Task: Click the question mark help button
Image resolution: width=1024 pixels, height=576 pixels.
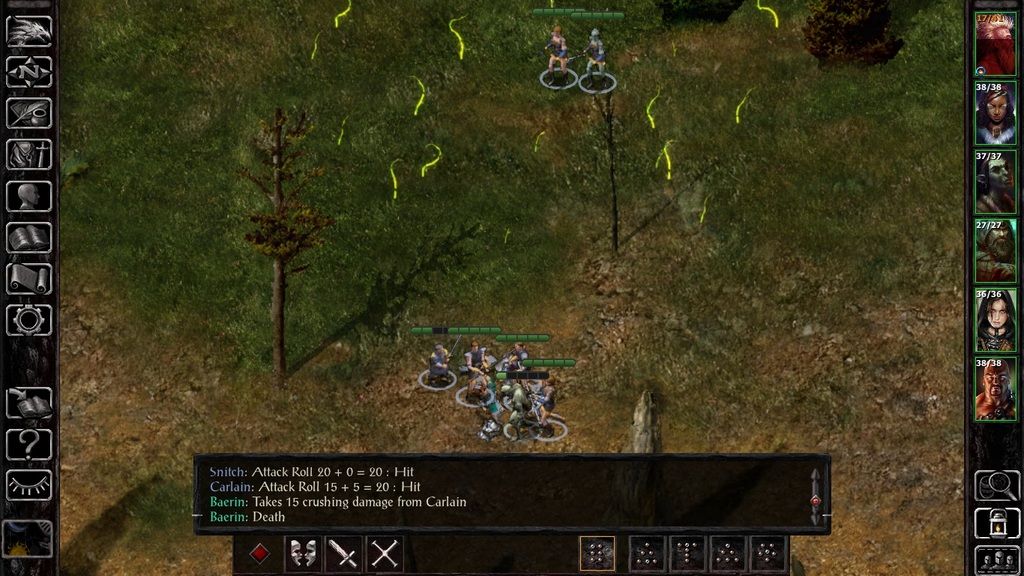Action: point(29,443)
